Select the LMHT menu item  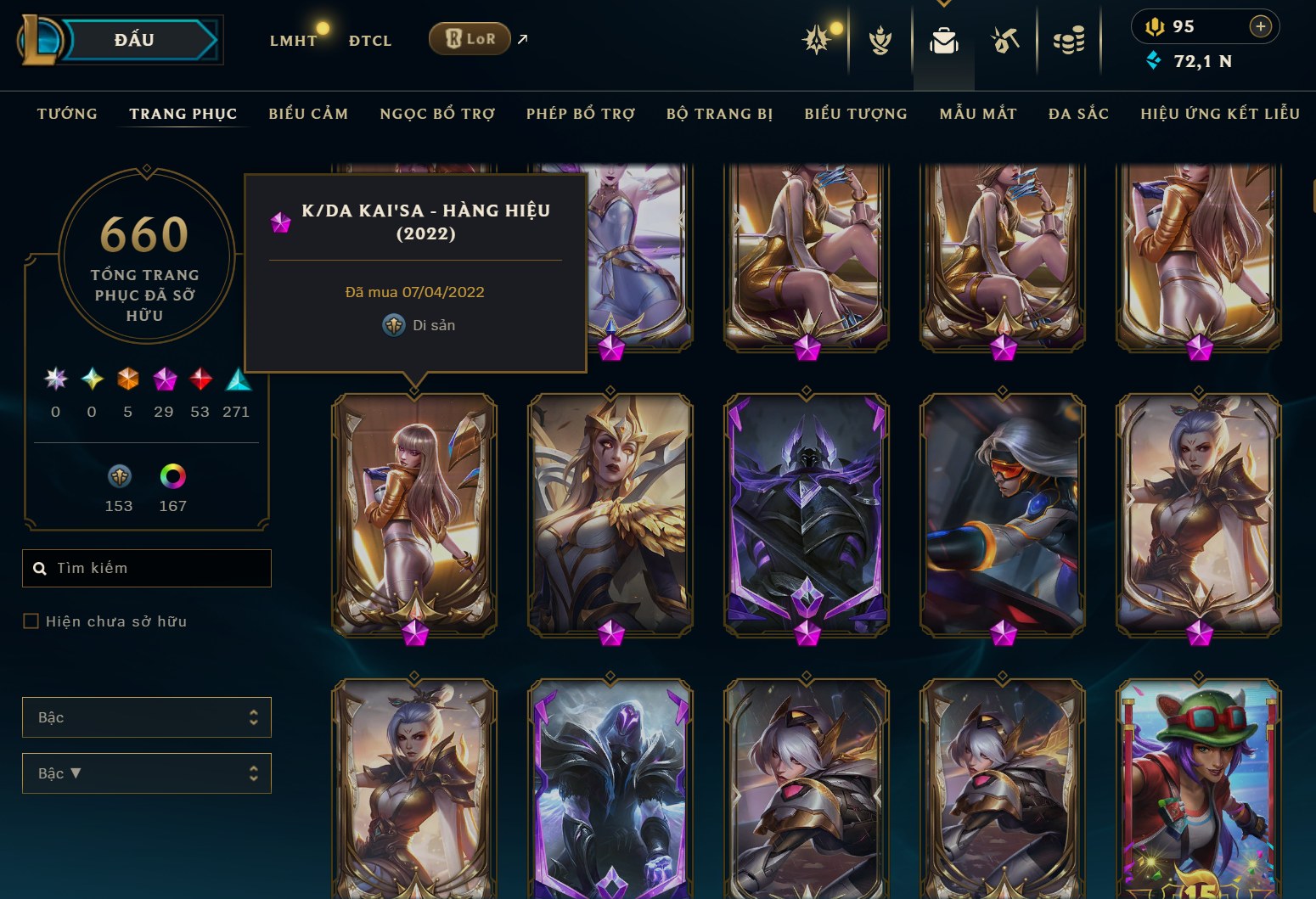pos(293,40)
